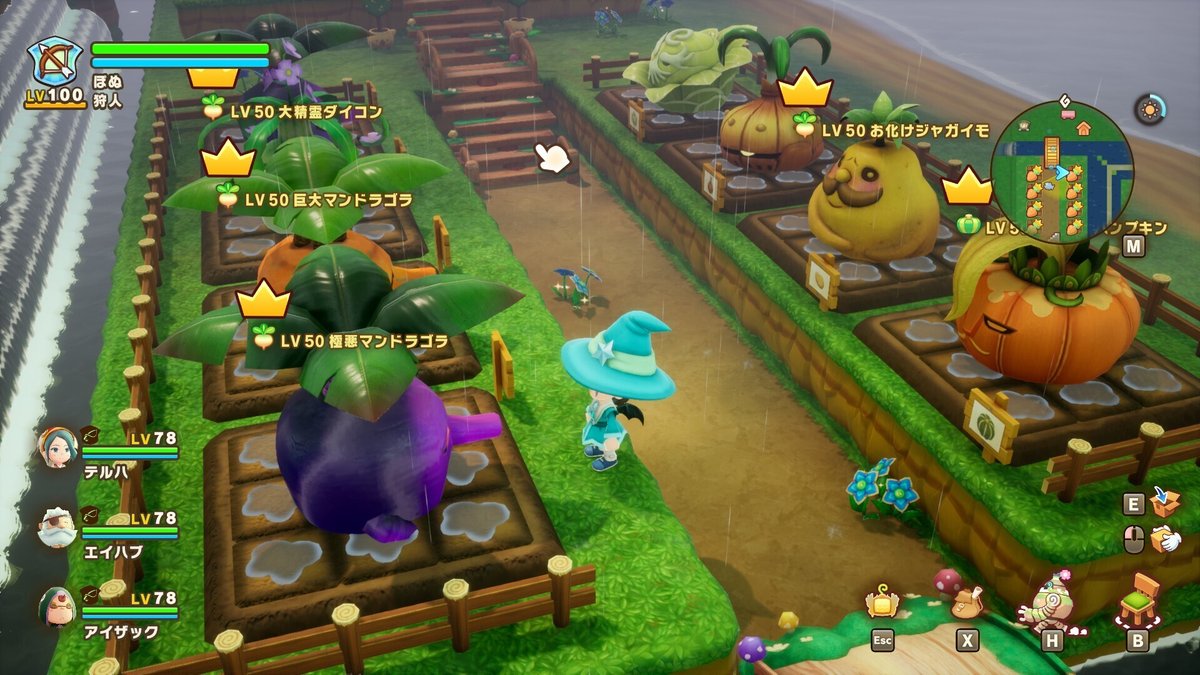
Task: Select party member テルハ's portrait
Action: (x=57, y=447)
